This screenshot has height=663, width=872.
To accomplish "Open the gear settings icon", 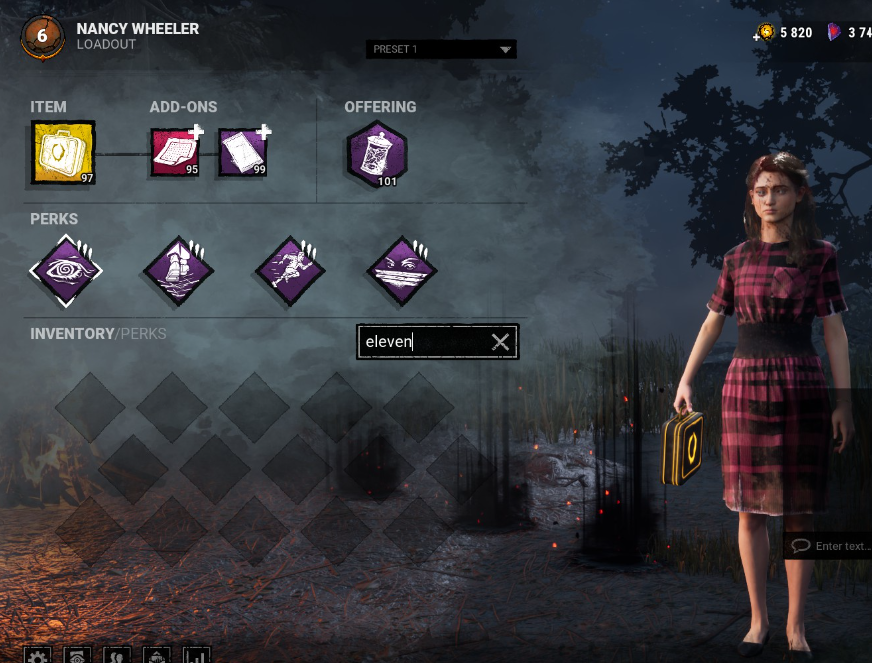I will coord(37,655).
